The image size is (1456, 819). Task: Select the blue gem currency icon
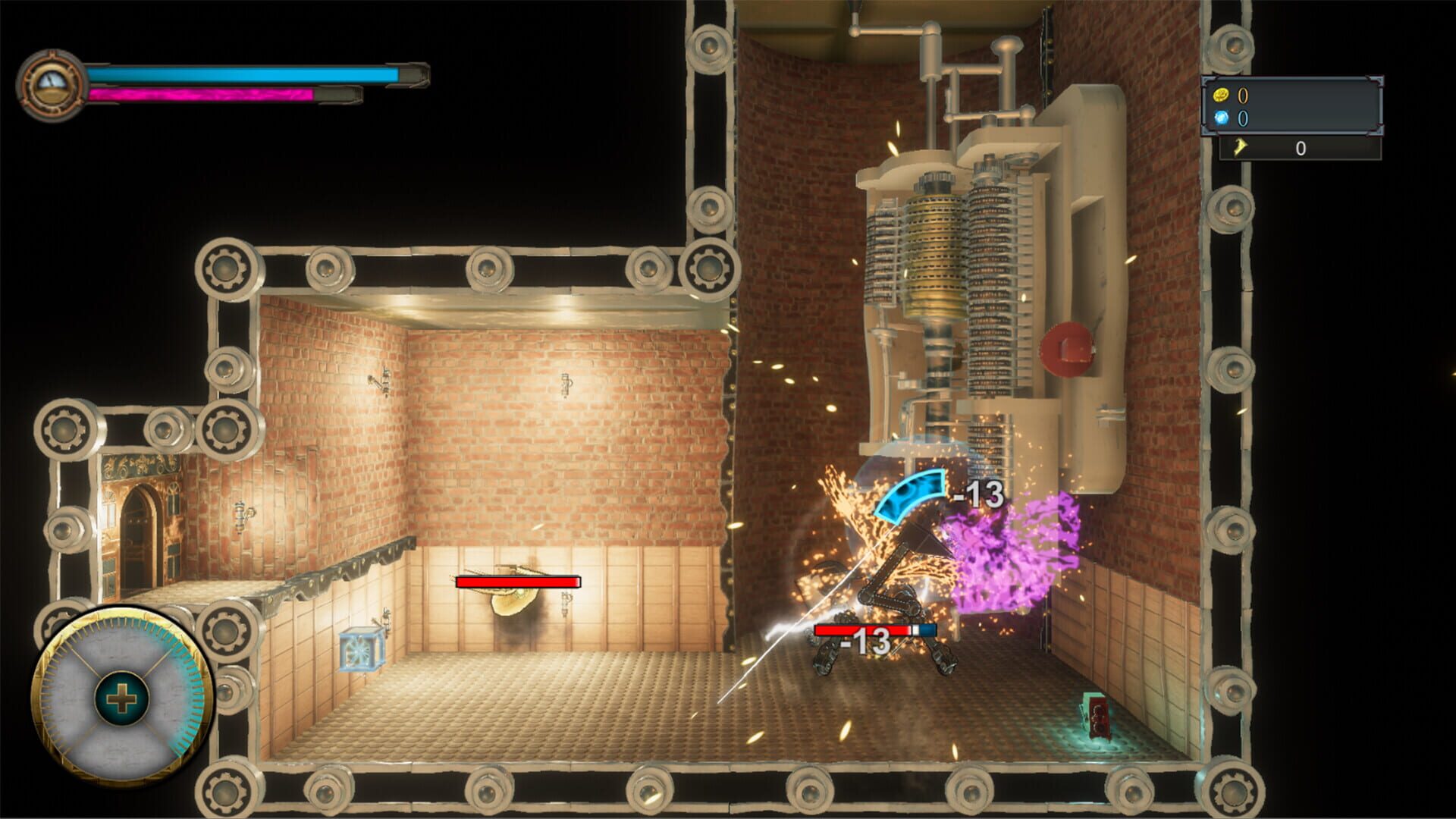(1222, 118)
